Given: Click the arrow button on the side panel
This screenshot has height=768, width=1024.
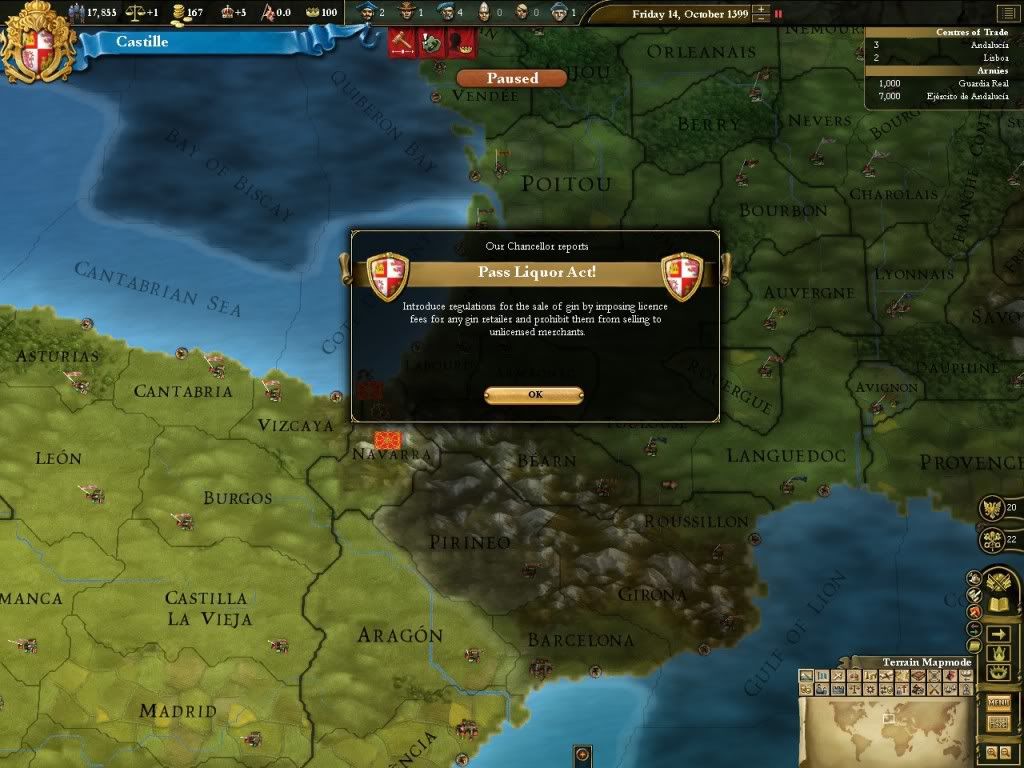Looking at the screenshot, I should coord(998,634).
